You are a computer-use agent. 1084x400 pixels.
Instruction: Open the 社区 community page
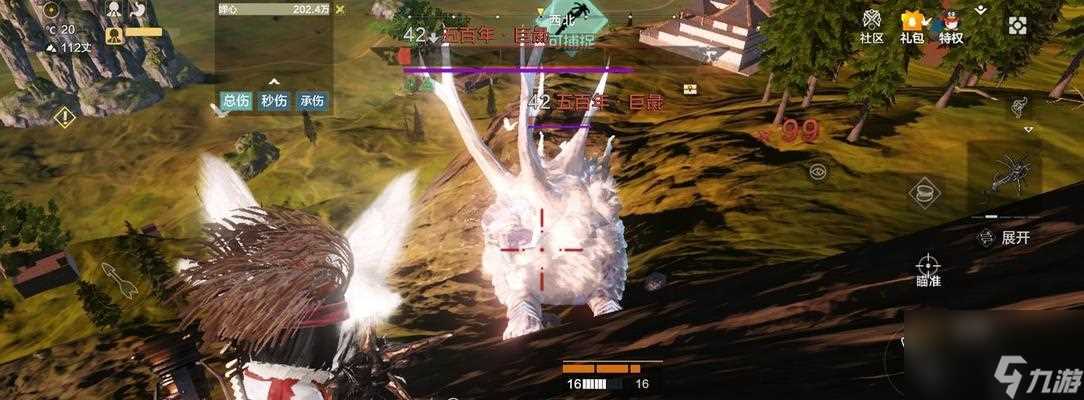tap(871, 25)
